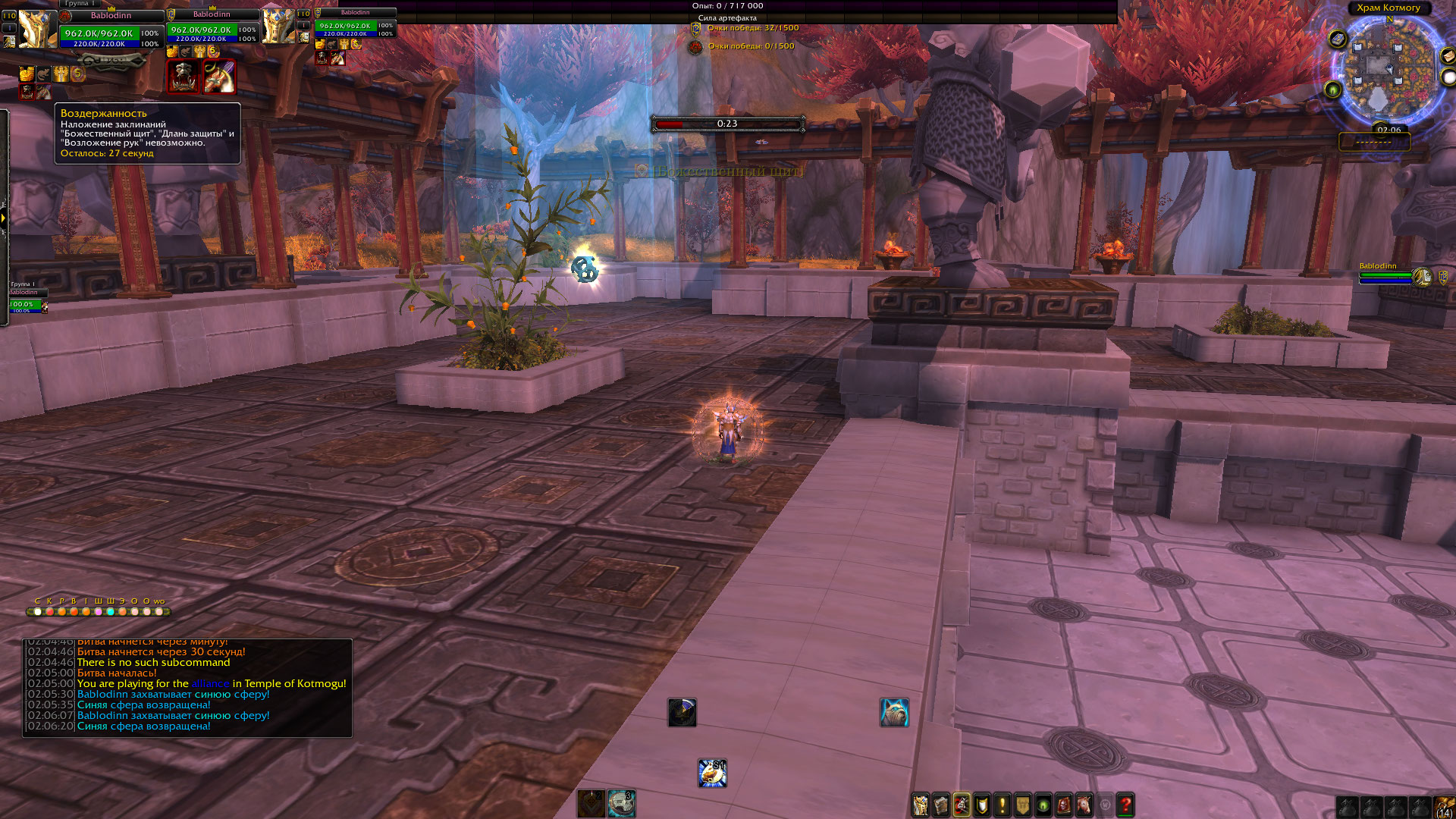Open the spellbook micro menu button

click(941, 805)
